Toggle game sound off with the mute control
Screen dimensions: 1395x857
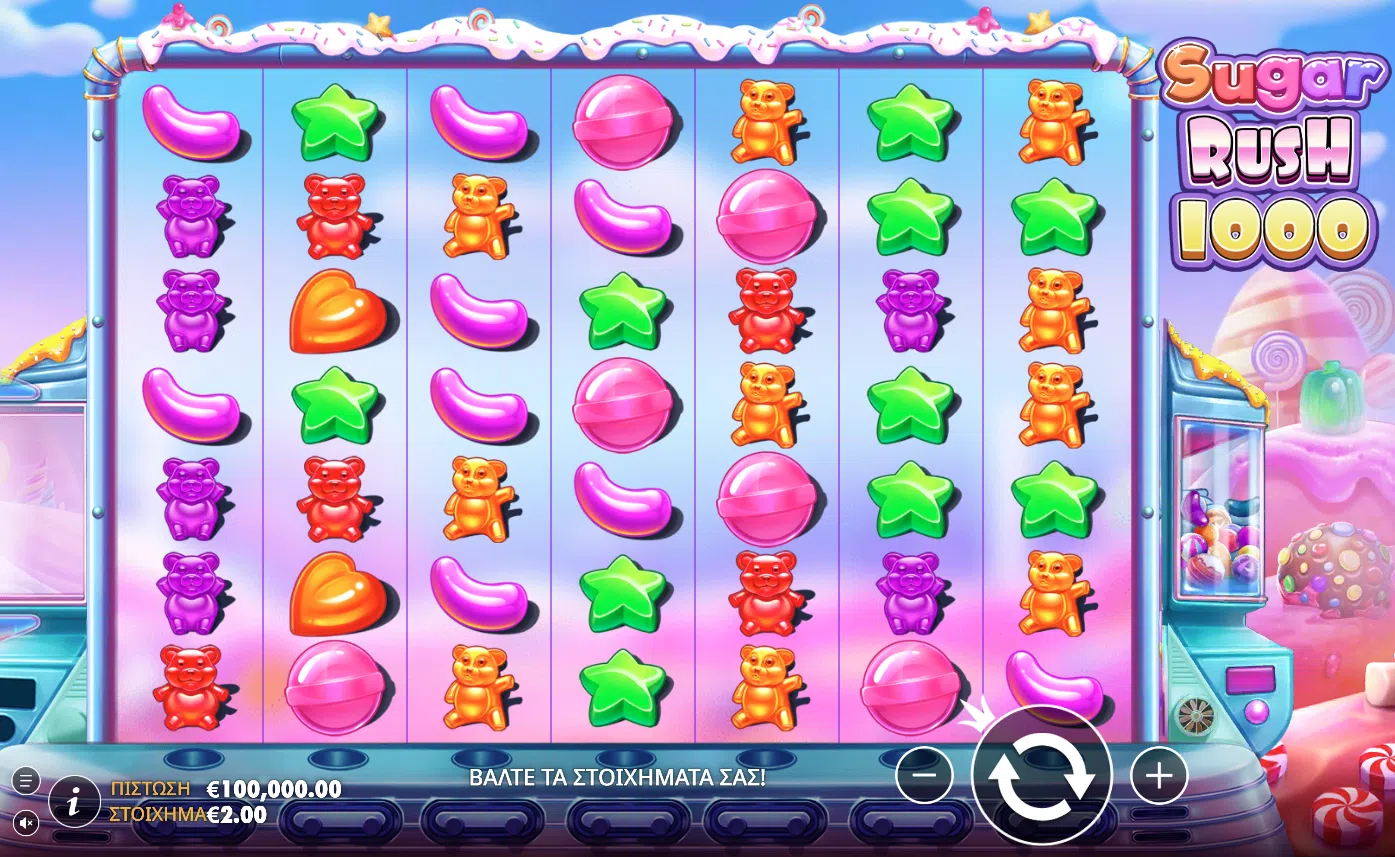pyautogui.click(x=27, y=824)
